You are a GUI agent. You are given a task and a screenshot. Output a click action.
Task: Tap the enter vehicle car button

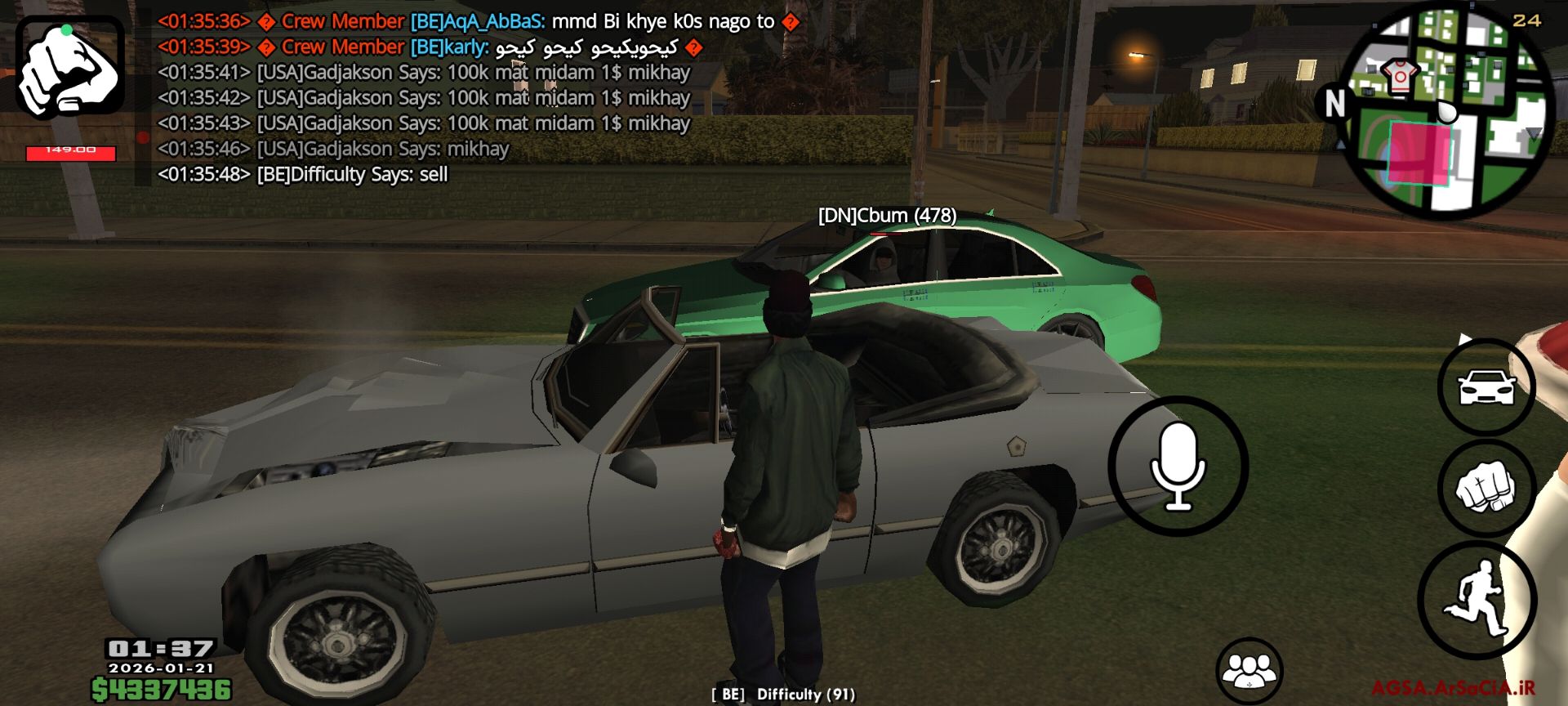tap(1486, 387)
